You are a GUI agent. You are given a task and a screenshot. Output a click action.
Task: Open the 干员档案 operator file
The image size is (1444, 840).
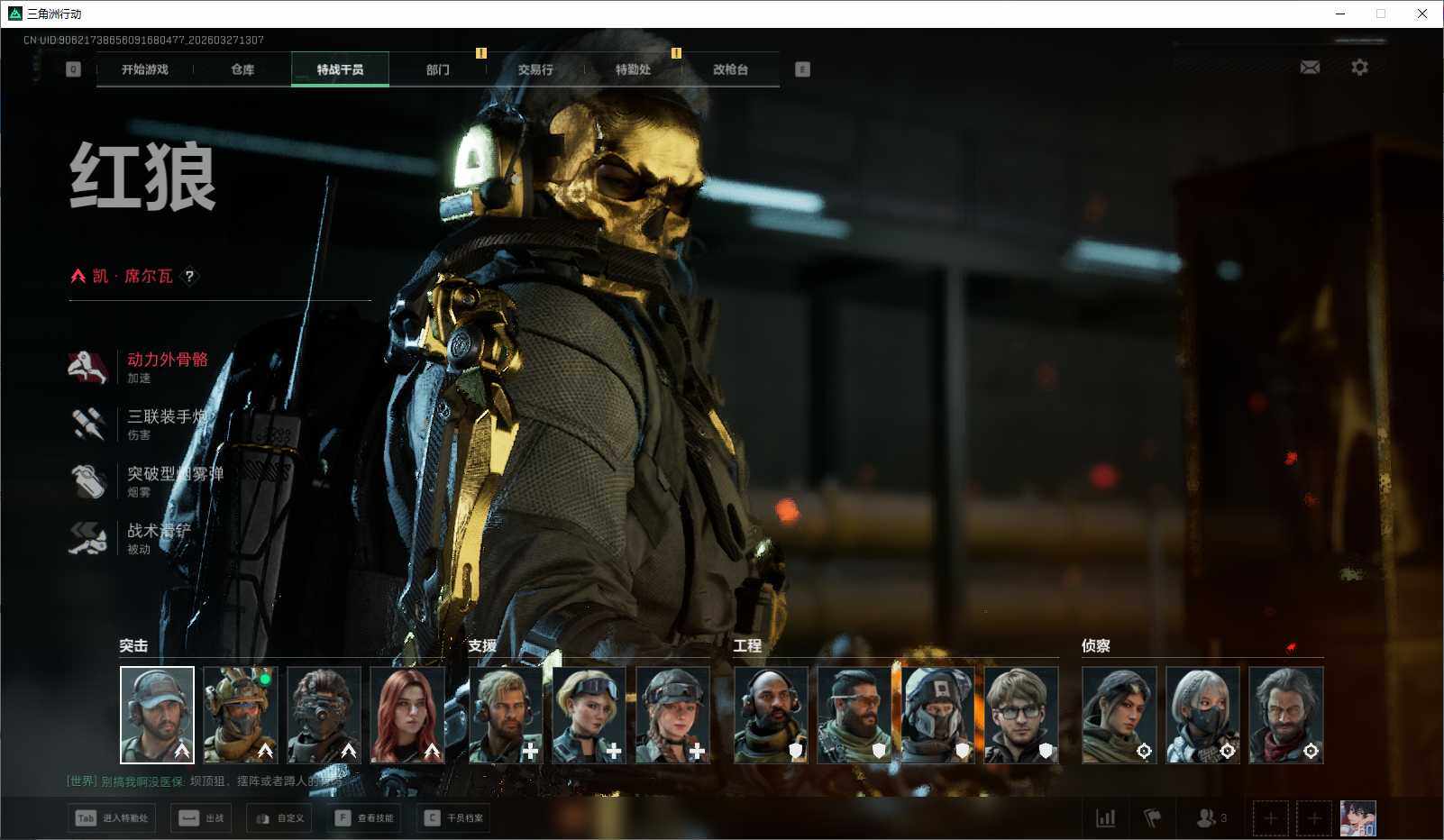453,818
